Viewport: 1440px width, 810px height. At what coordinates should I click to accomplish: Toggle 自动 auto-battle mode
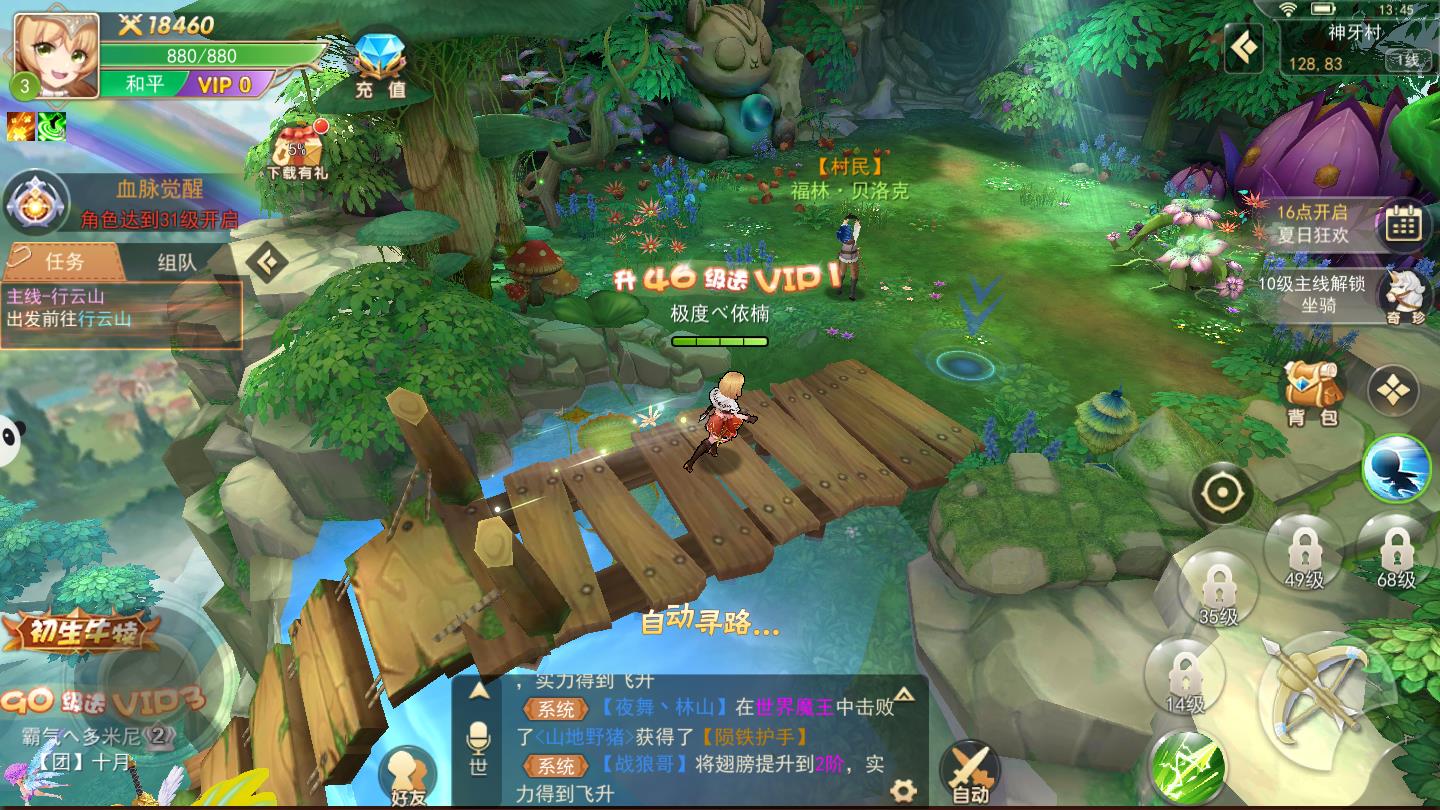coord(969,773)
